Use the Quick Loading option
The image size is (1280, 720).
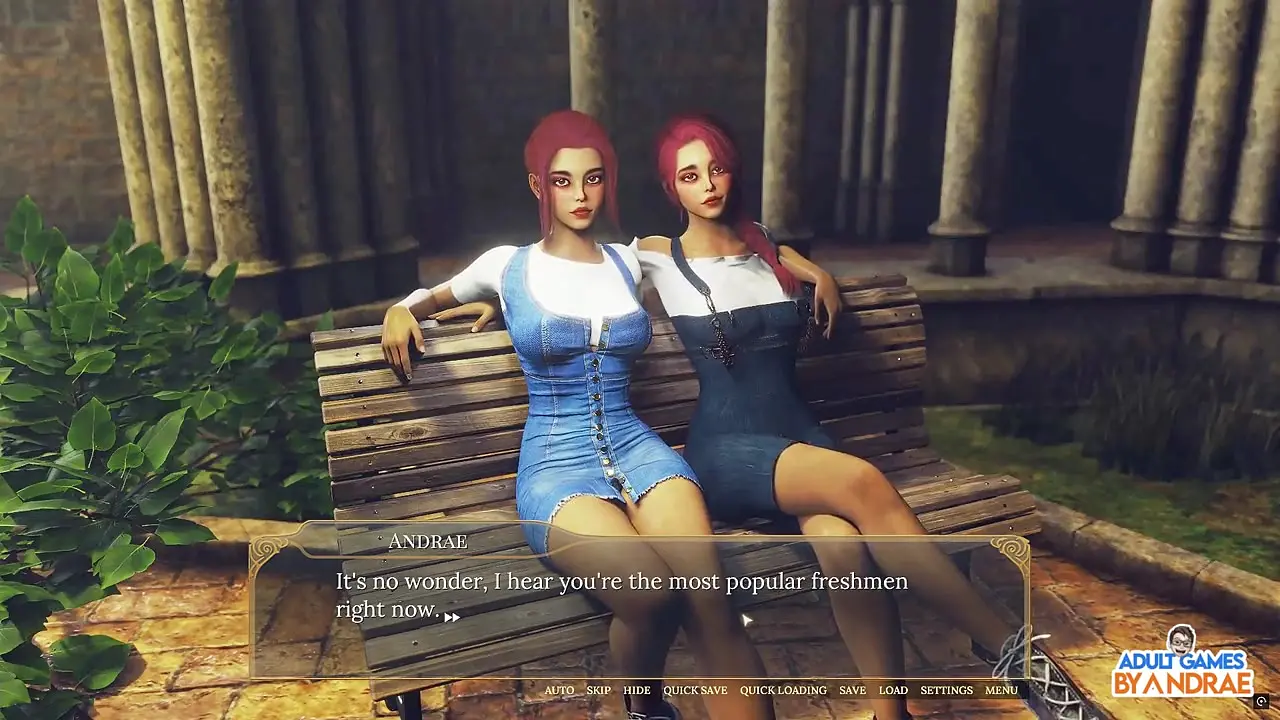point(783,690)
